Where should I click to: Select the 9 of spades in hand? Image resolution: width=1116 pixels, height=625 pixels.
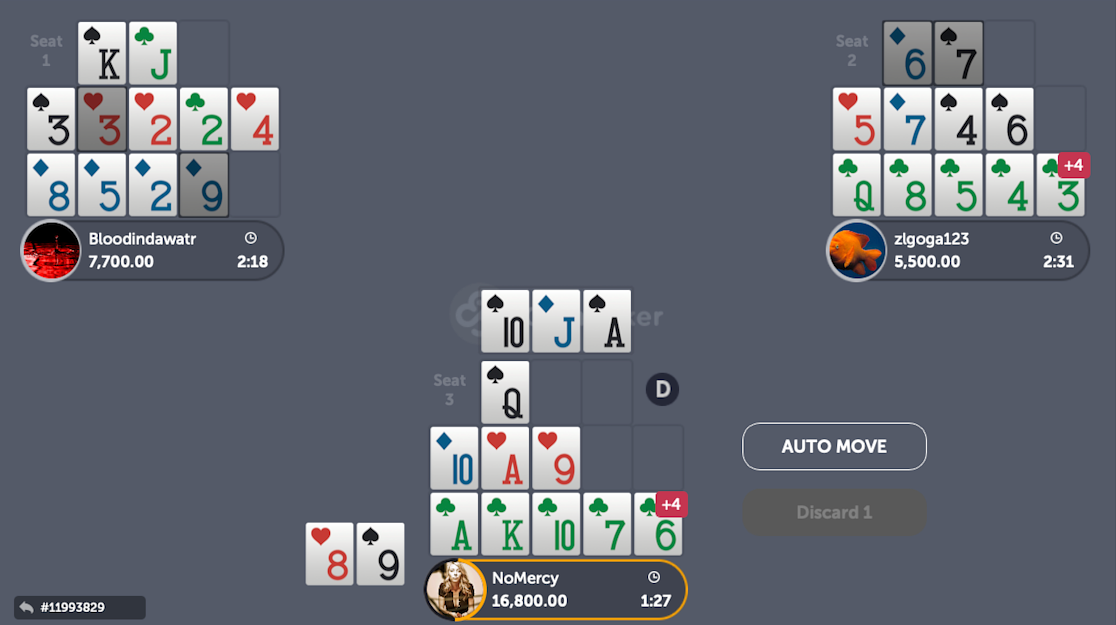(381, 553)
